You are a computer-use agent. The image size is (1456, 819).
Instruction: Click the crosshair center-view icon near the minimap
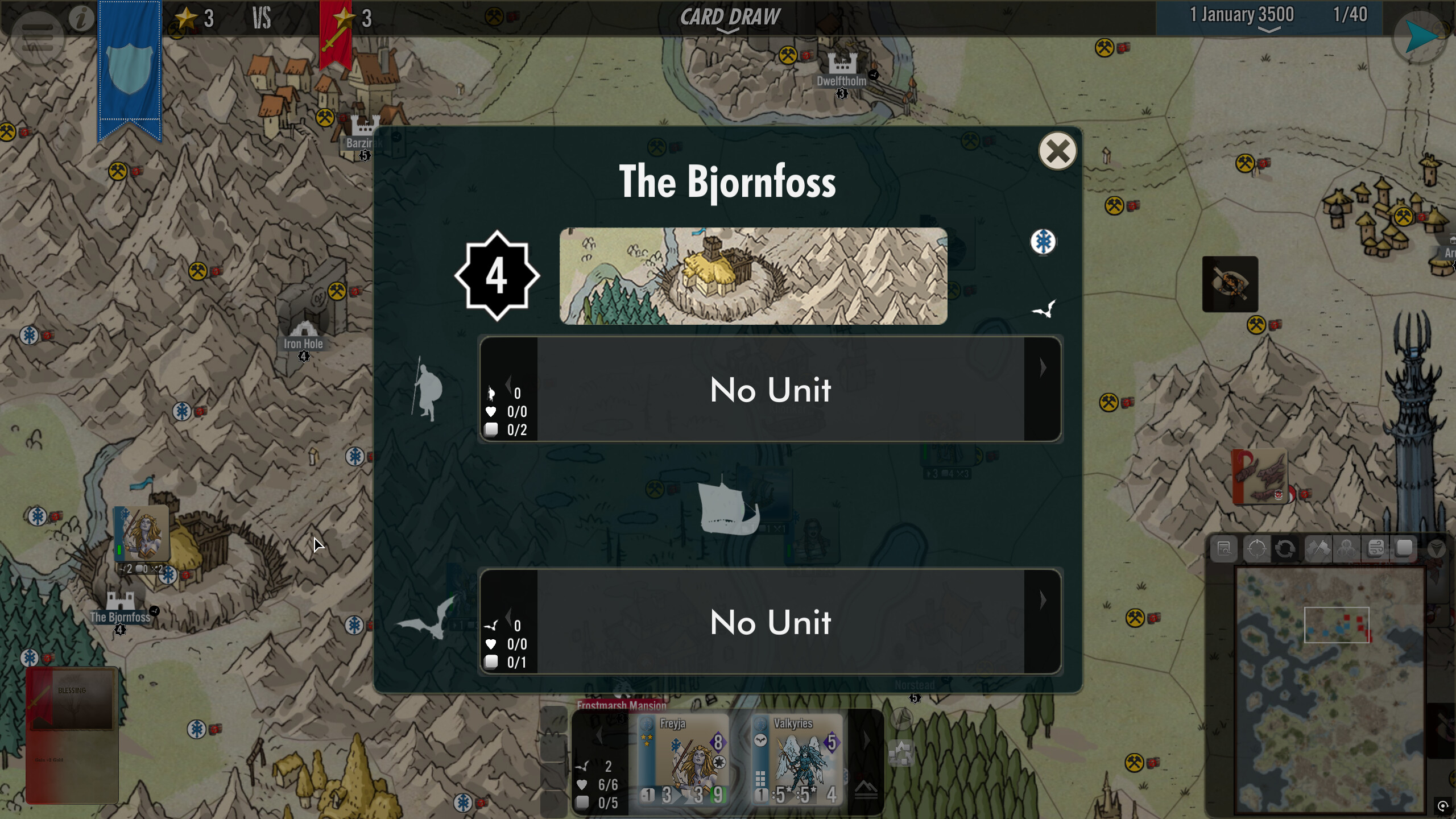(x=1258, y=549)
